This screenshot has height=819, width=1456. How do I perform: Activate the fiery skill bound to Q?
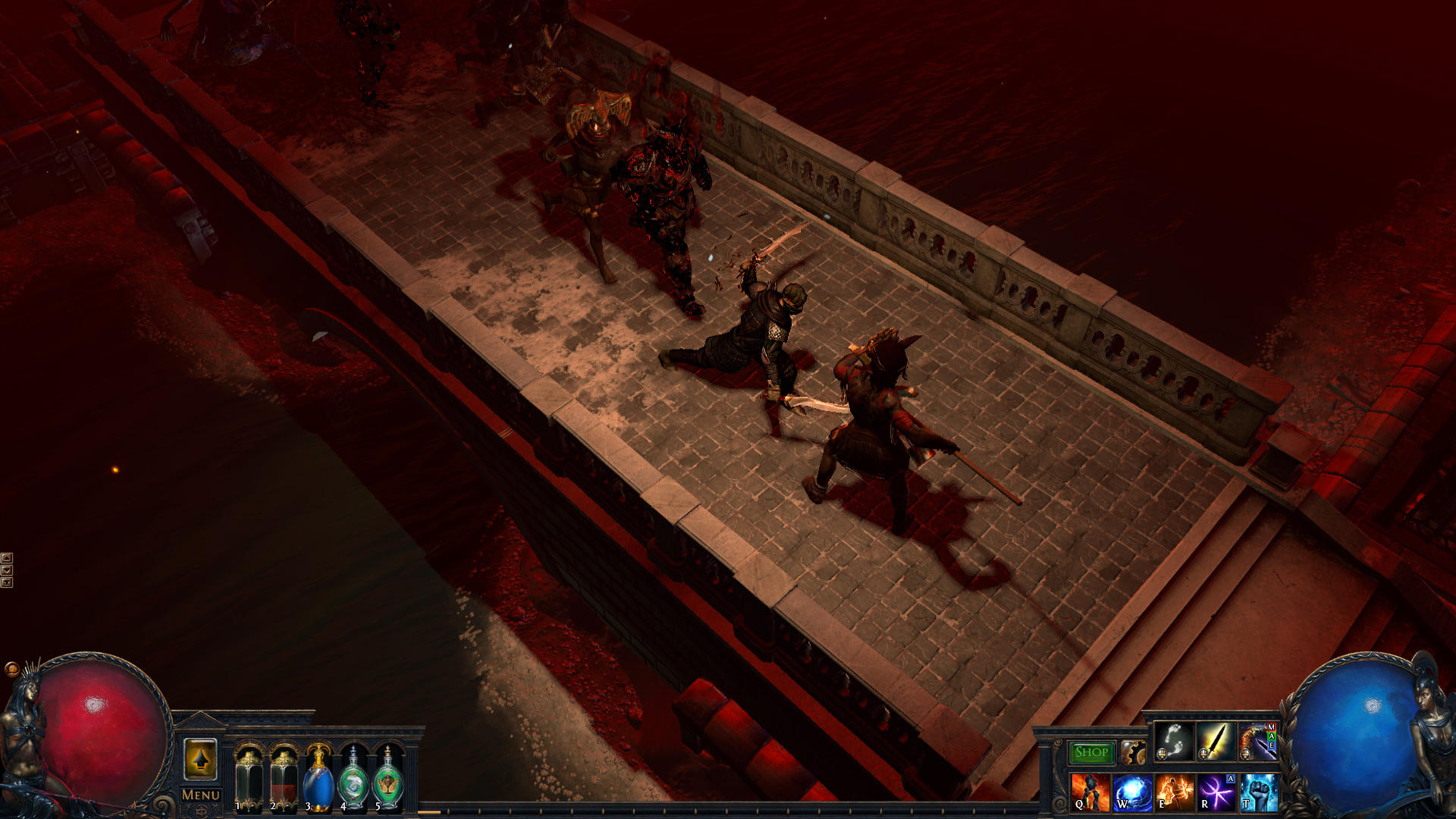[x=1090, y=792]
